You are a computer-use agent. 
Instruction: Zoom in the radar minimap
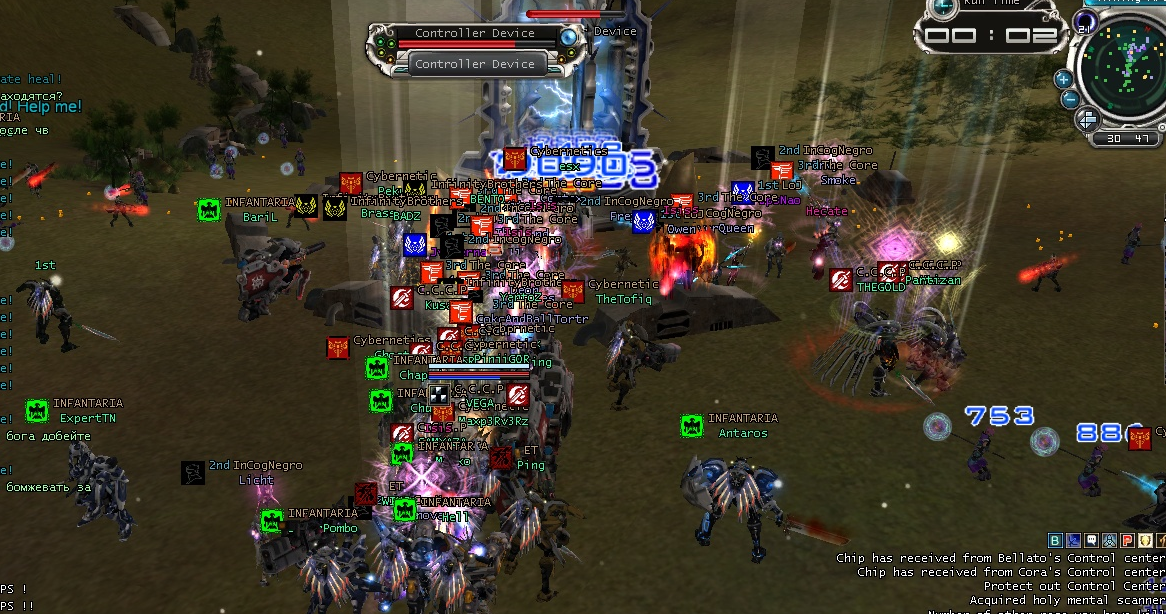(1062, 78)
